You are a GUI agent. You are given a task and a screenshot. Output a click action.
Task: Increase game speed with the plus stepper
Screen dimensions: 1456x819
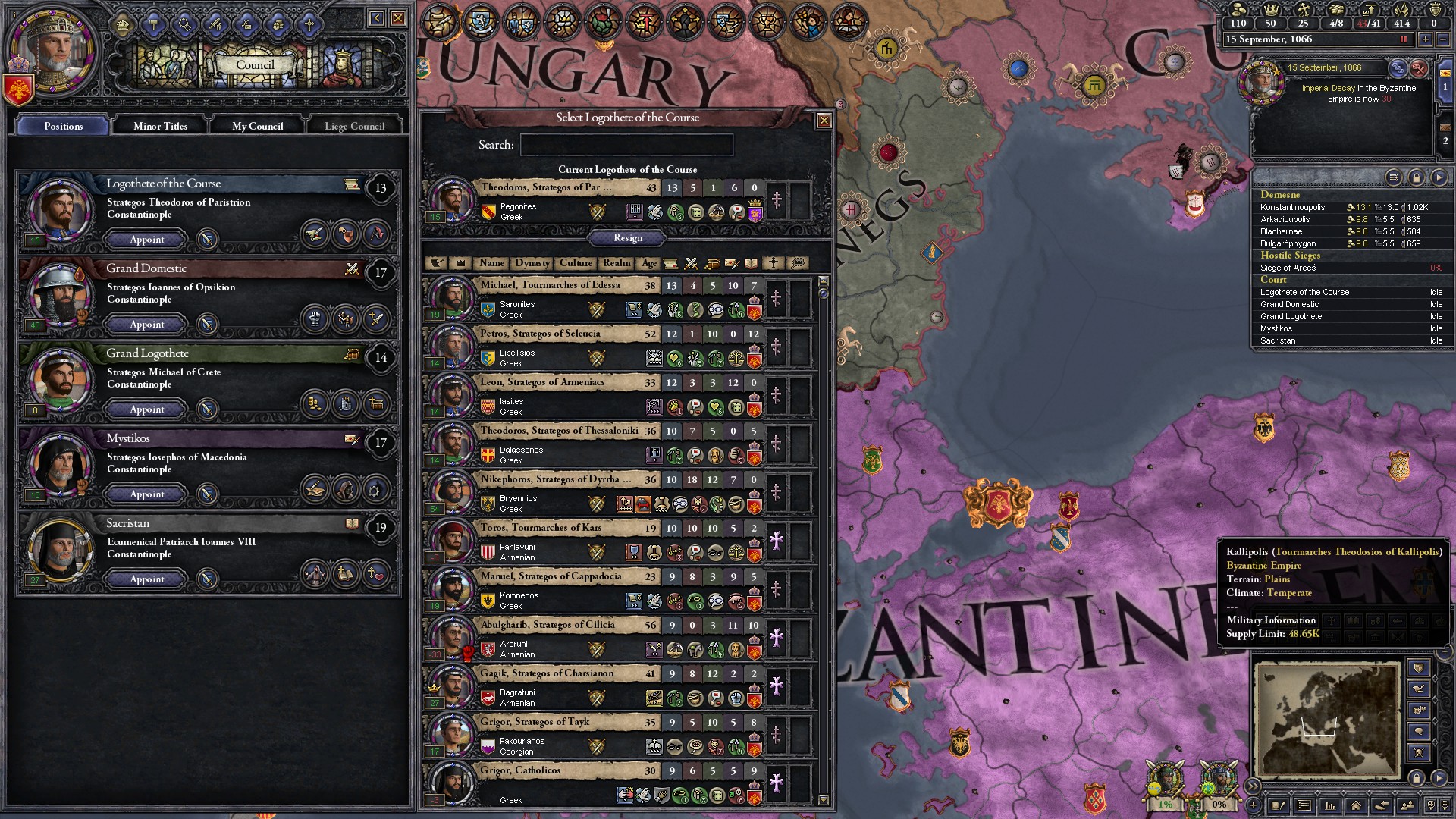tap(1425, 39)
